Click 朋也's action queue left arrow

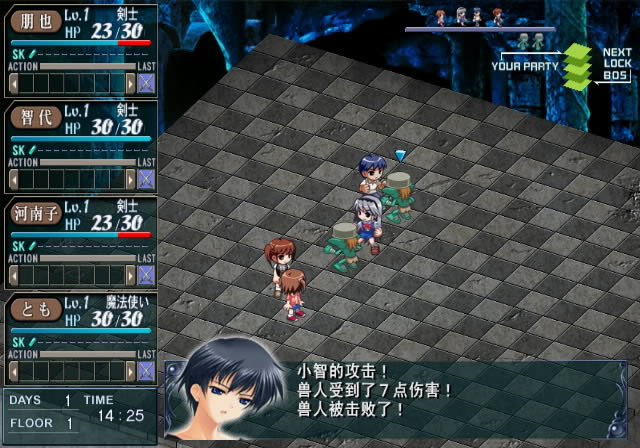pyautogui.click(x=14, y=83)
